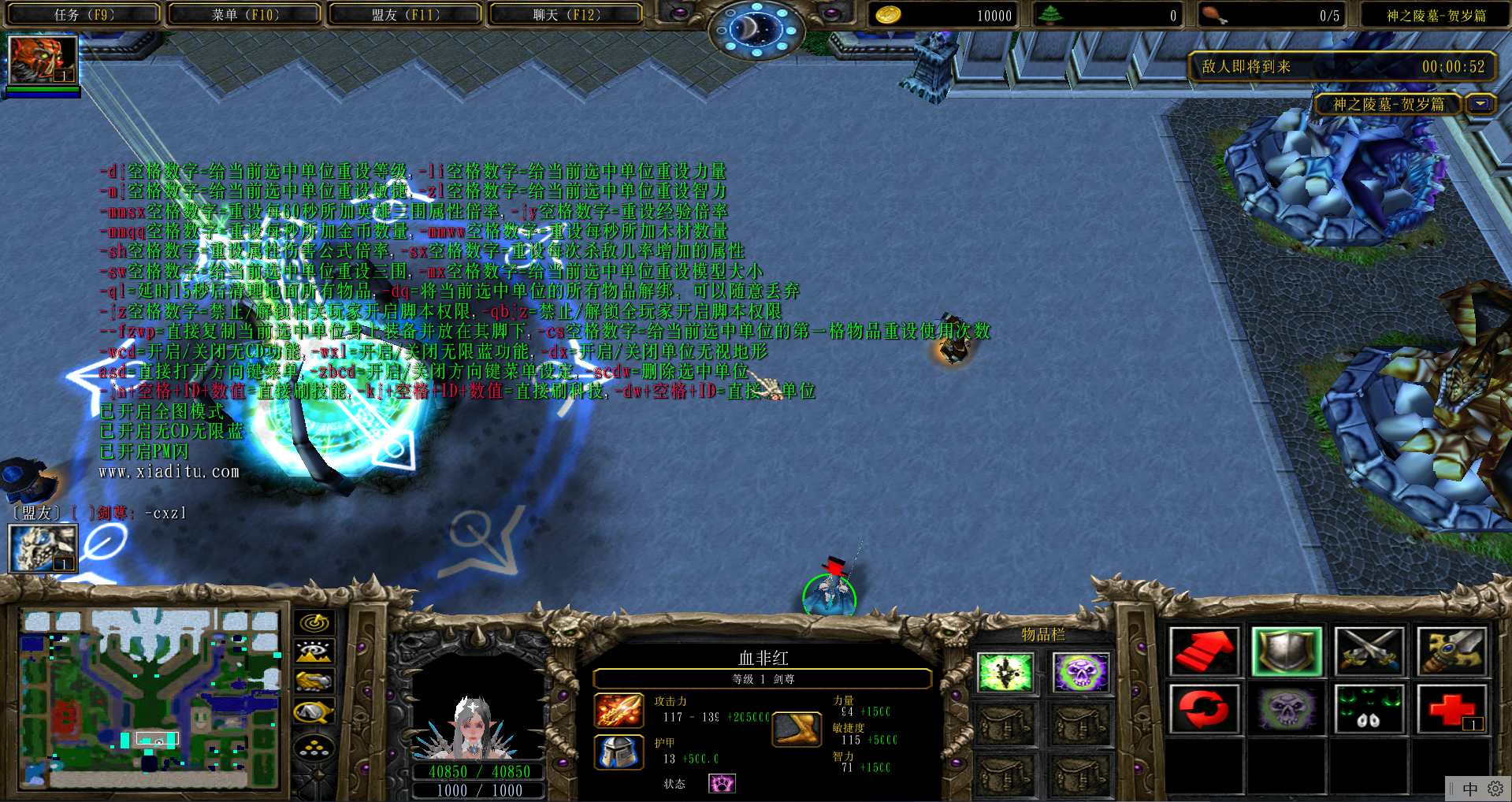Toggle minimap terrain display

point(314,652)
